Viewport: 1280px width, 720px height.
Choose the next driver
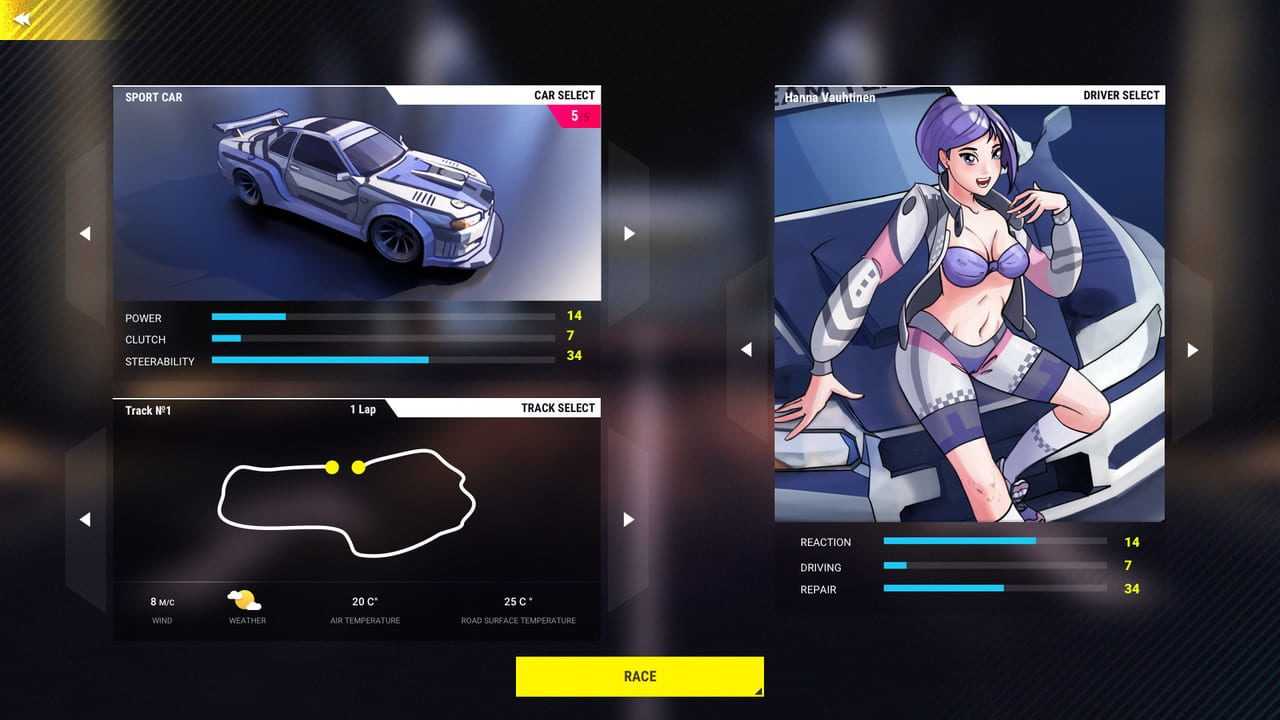click(x=1192, y=349)
